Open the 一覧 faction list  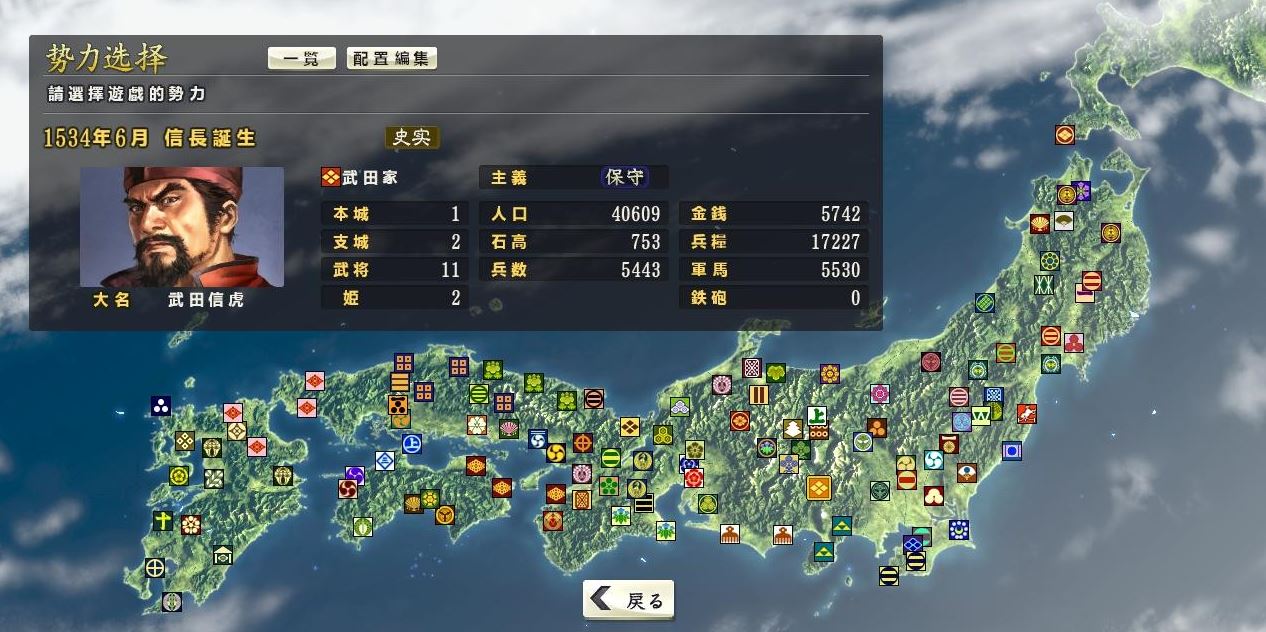301,58
